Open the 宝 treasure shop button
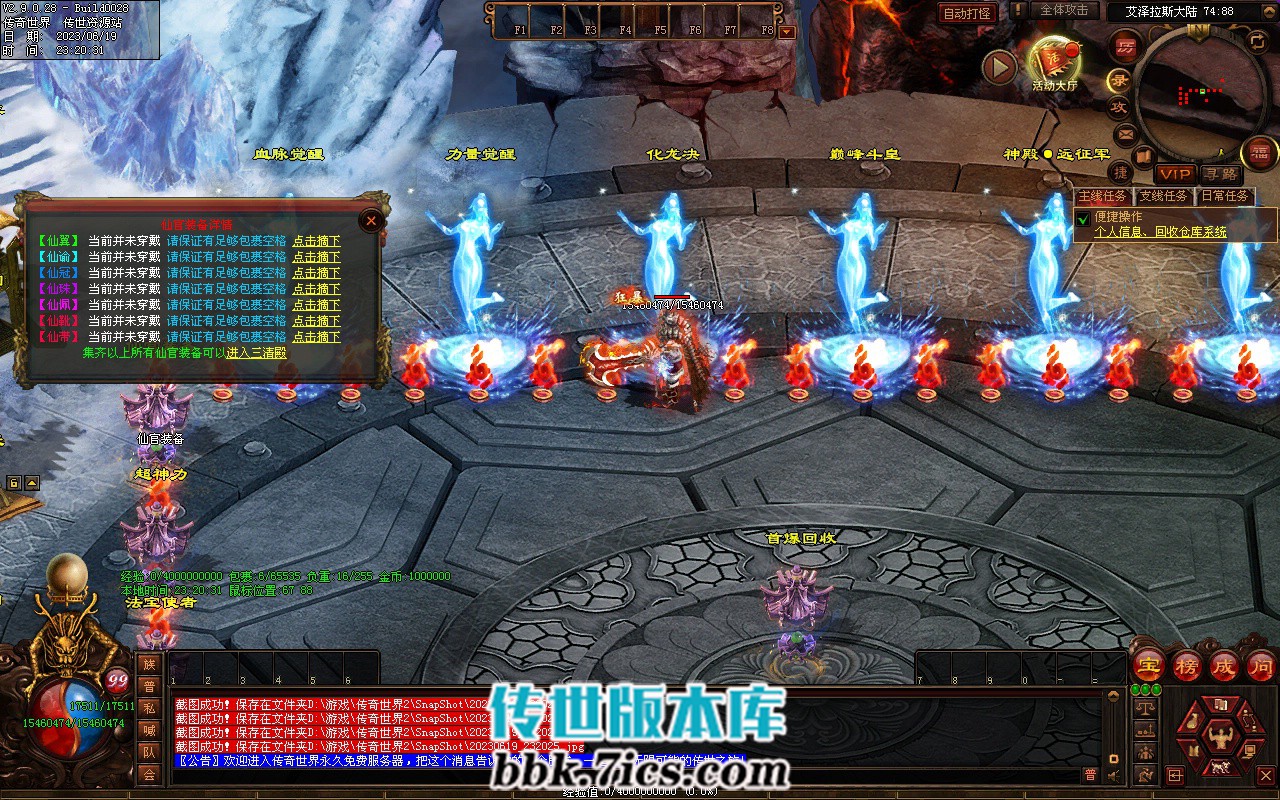 click(x=1150, y=666)
